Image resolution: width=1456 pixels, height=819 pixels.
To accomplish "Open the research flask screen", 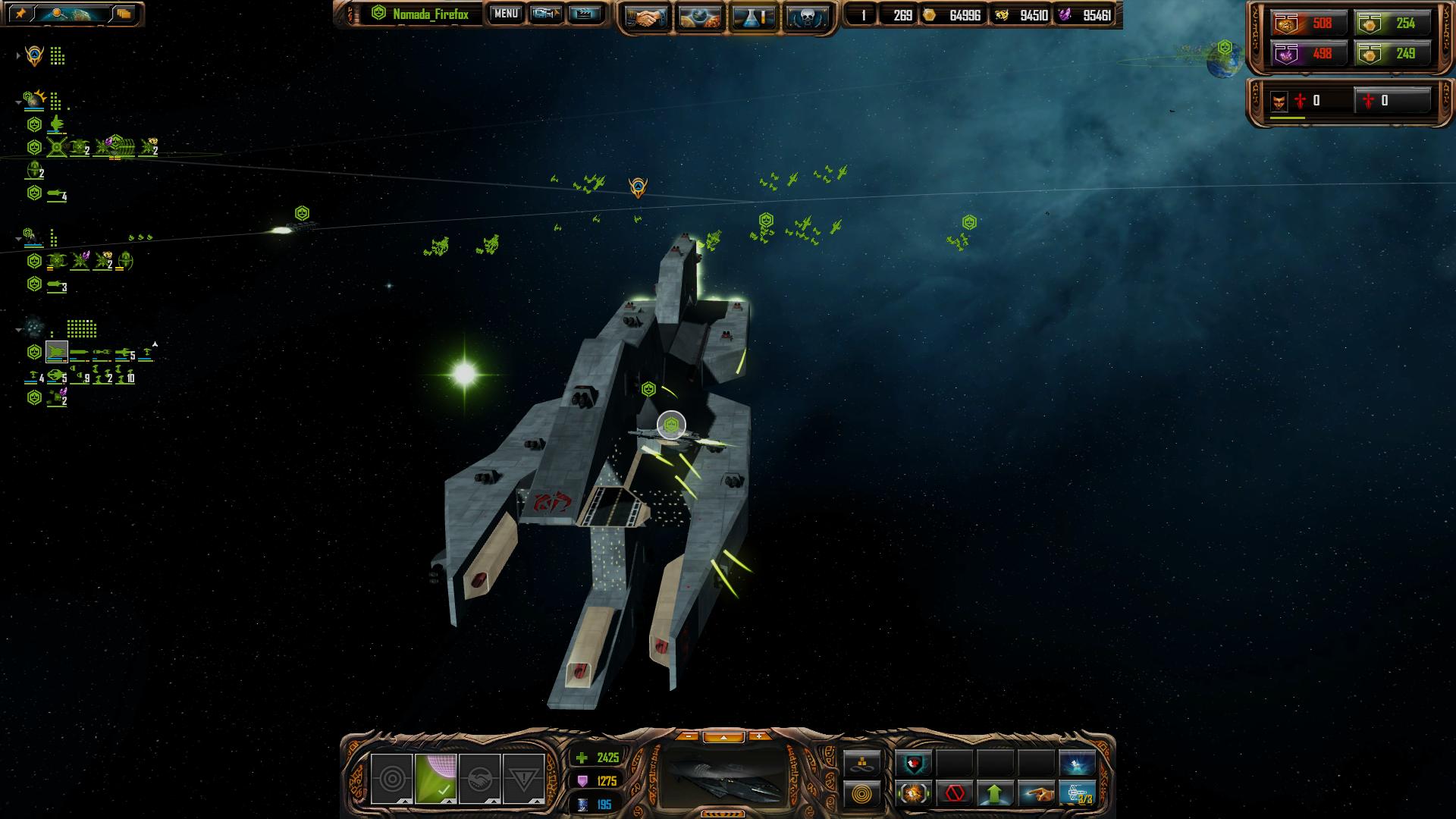I will 754,17.
